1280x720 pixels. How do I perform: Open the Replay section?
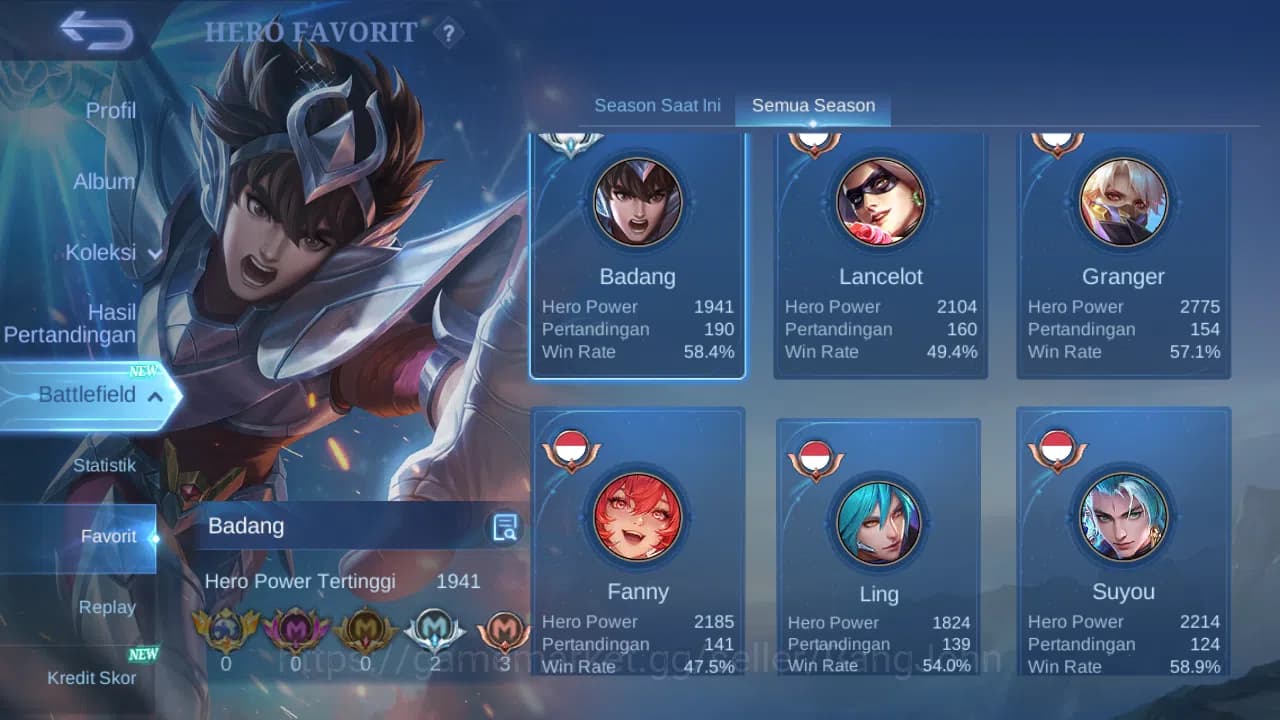107,607
